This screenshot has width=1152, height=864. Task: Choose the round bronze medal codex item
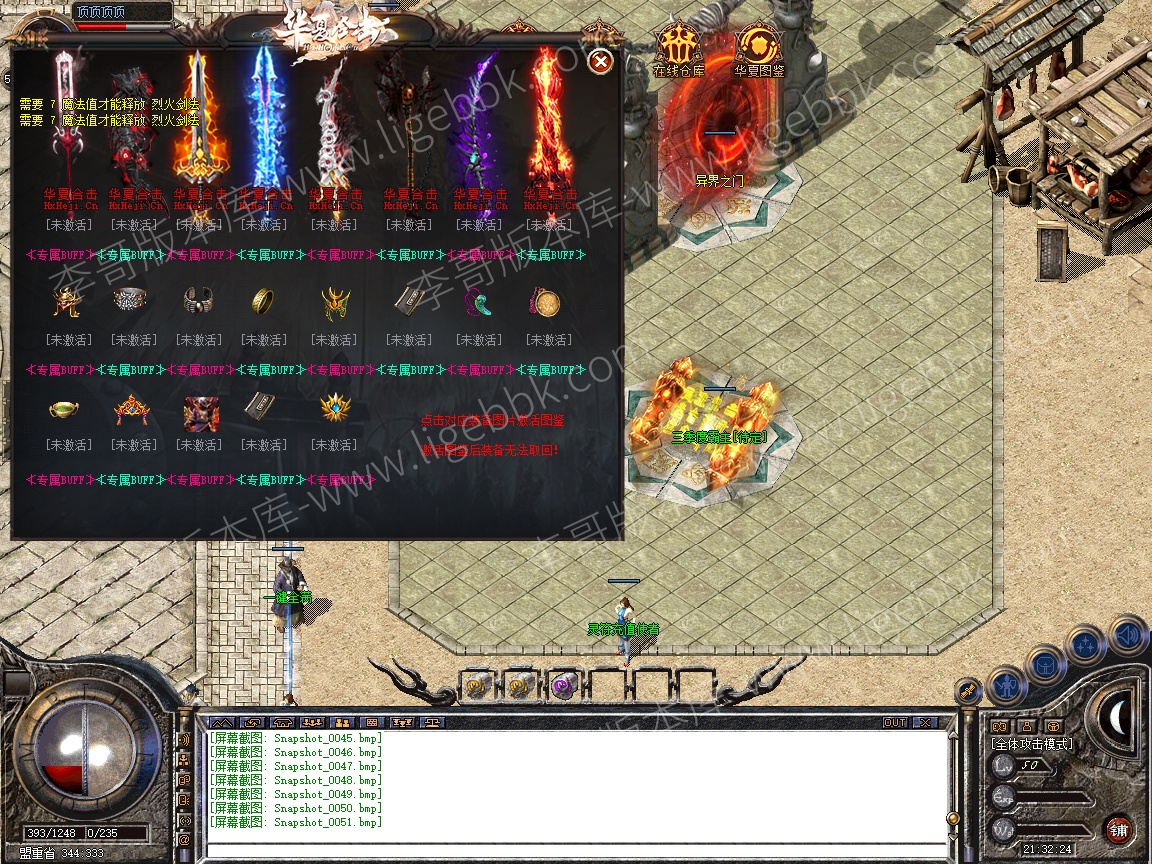click(x=546, y=301)
